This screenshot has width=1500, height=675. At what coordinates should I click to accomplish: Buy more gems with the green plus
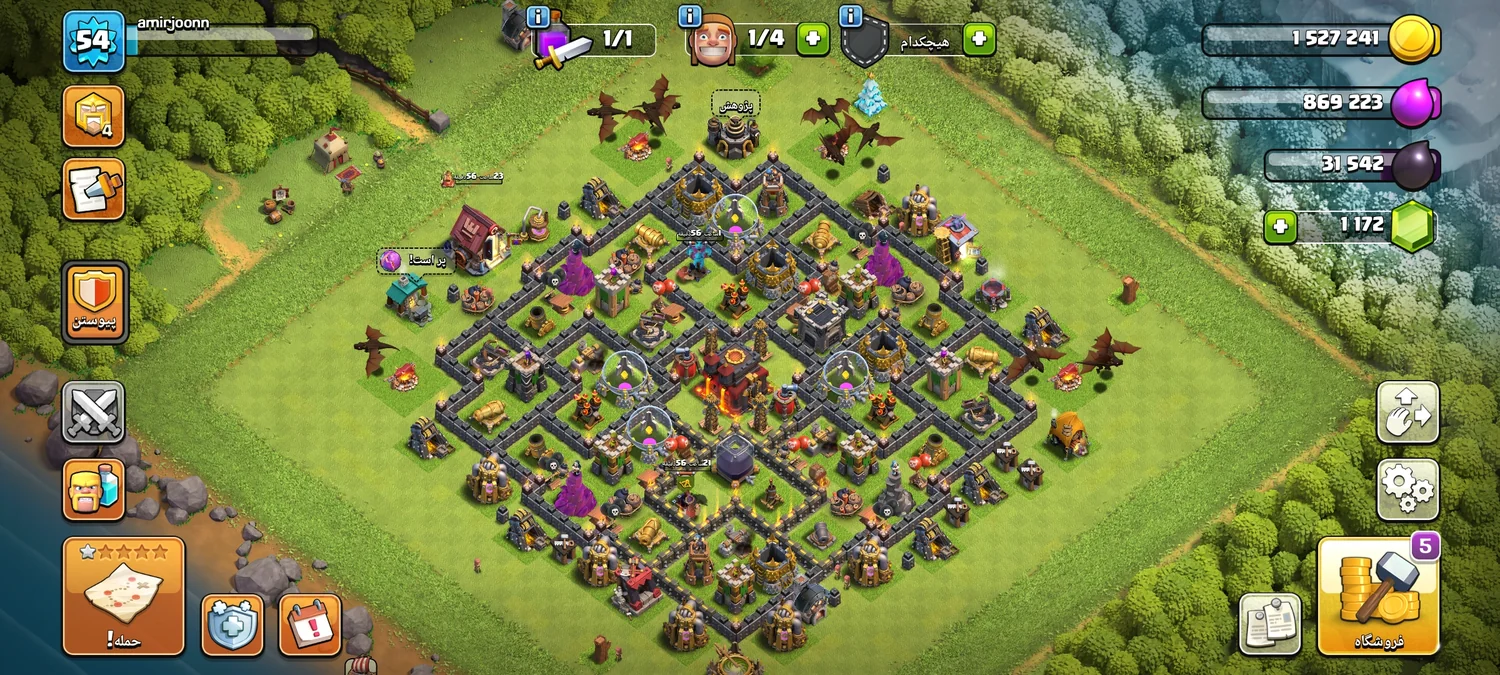1280,227
